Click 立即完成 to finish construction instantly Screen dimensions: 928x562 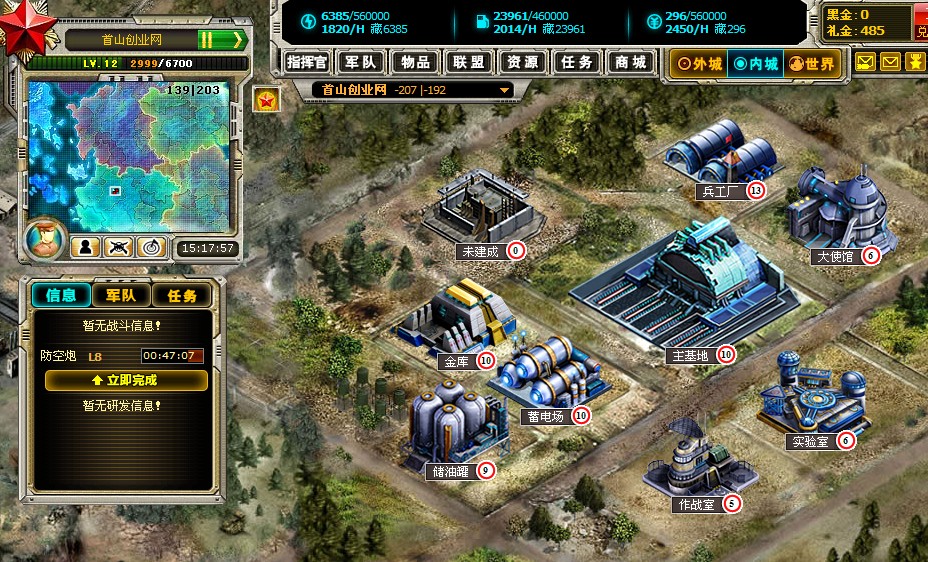[126, 380]
